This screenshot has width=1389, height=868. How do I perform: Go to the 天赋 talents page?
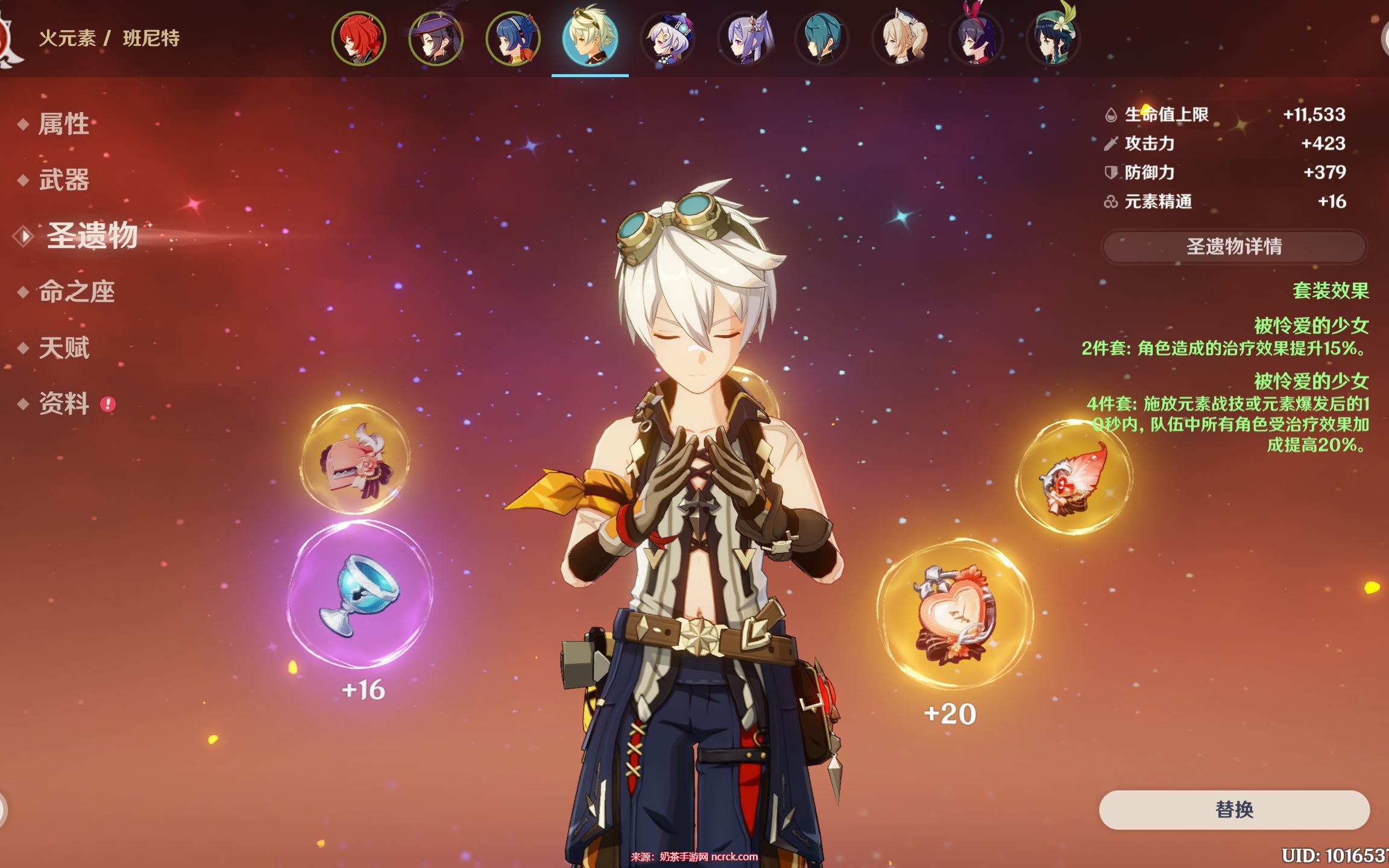pos(63,348)
